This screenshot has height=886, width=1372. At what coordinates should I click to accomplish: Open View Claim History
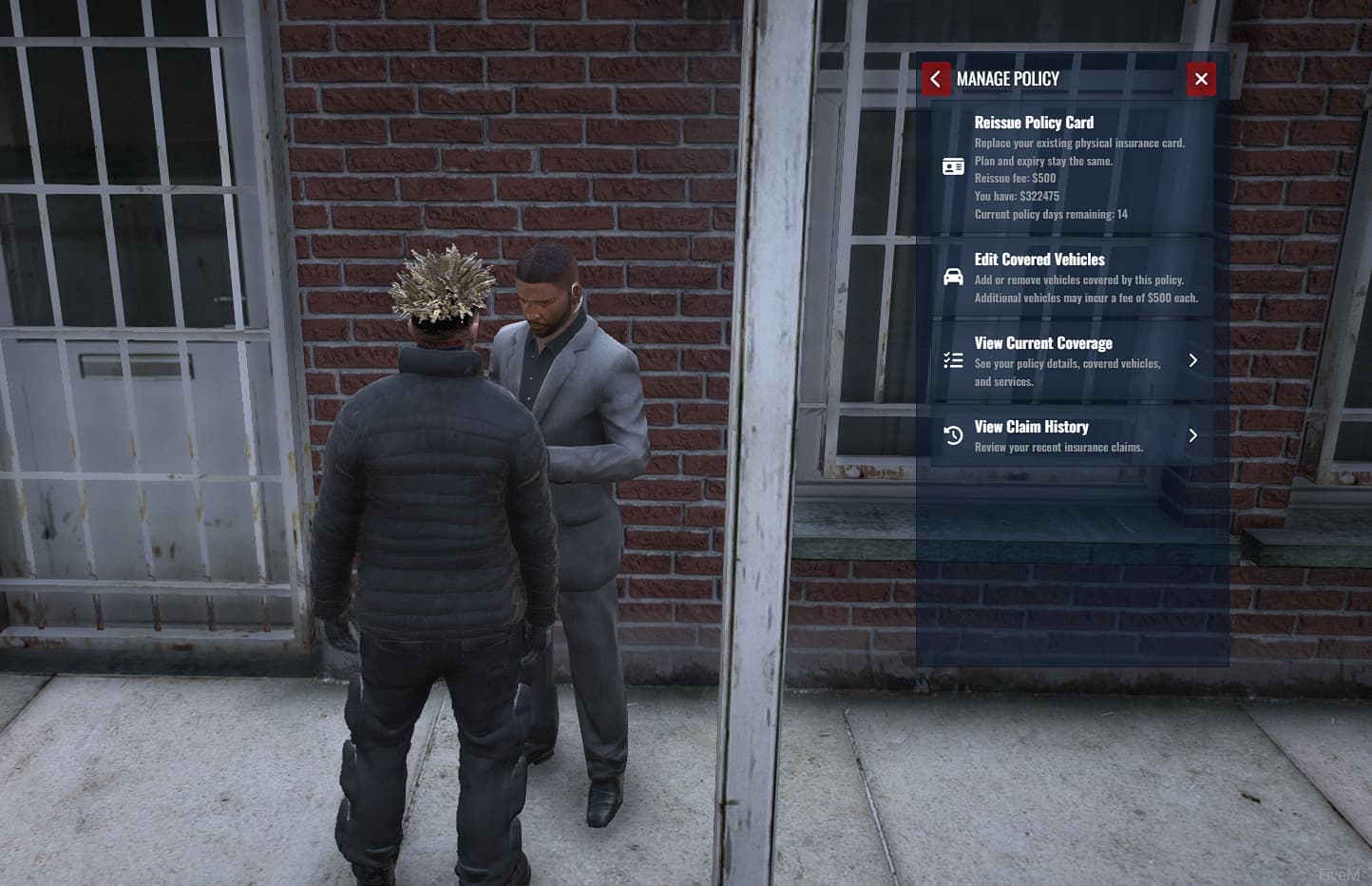tap(1071, 435)
